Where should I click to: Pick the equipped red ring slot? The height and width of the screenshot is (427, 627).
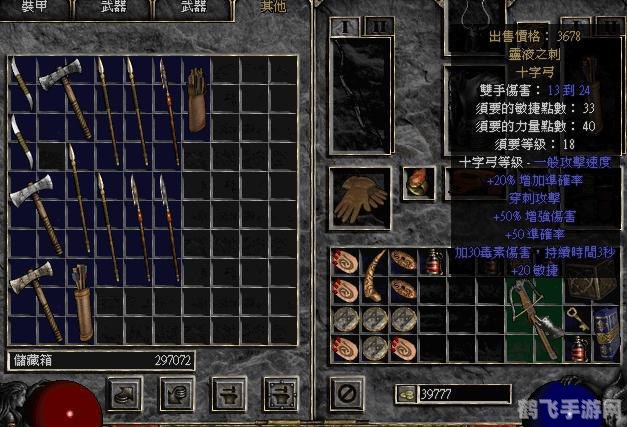[416, 184]
